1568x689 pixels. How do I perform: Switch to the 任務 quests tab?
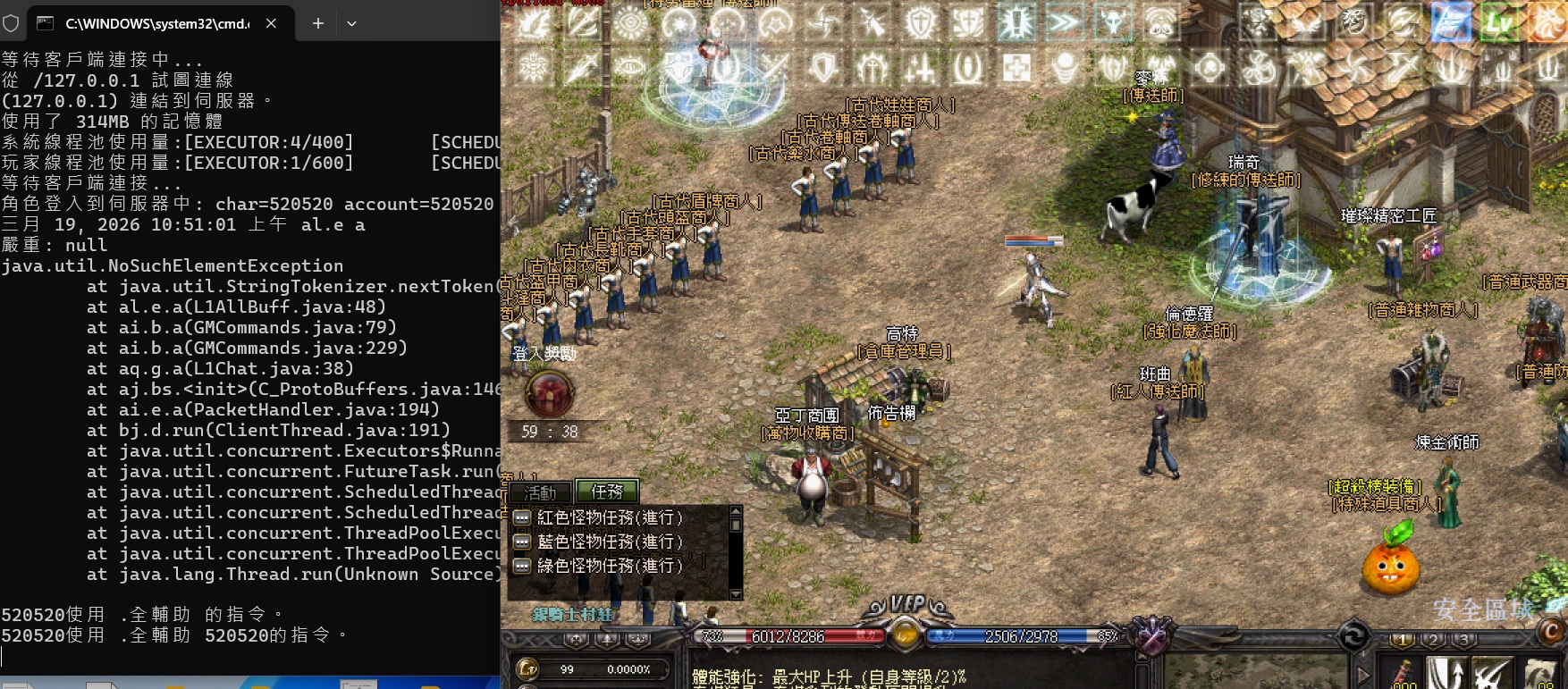tap(607, 492)
